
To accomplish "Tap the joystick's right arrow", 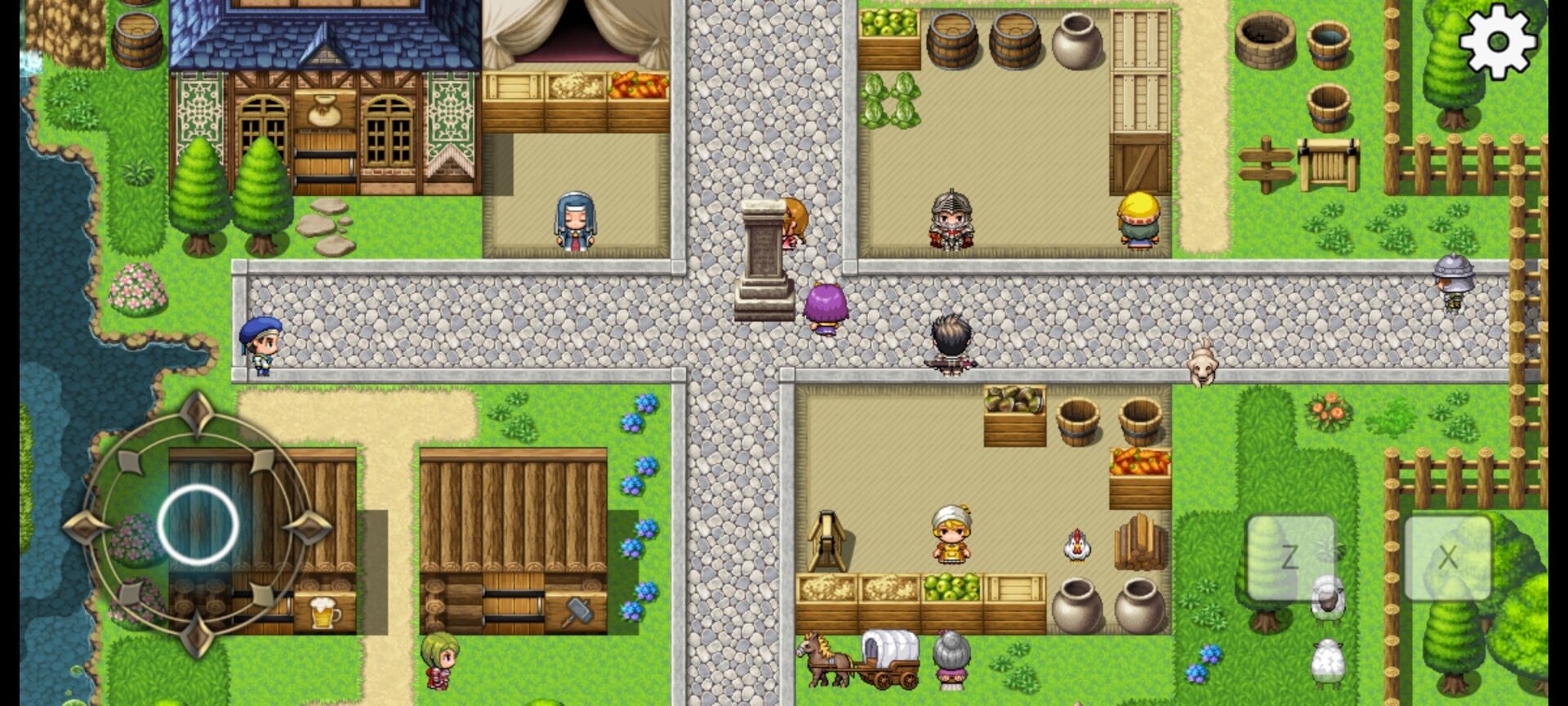I will pos(310,527).
